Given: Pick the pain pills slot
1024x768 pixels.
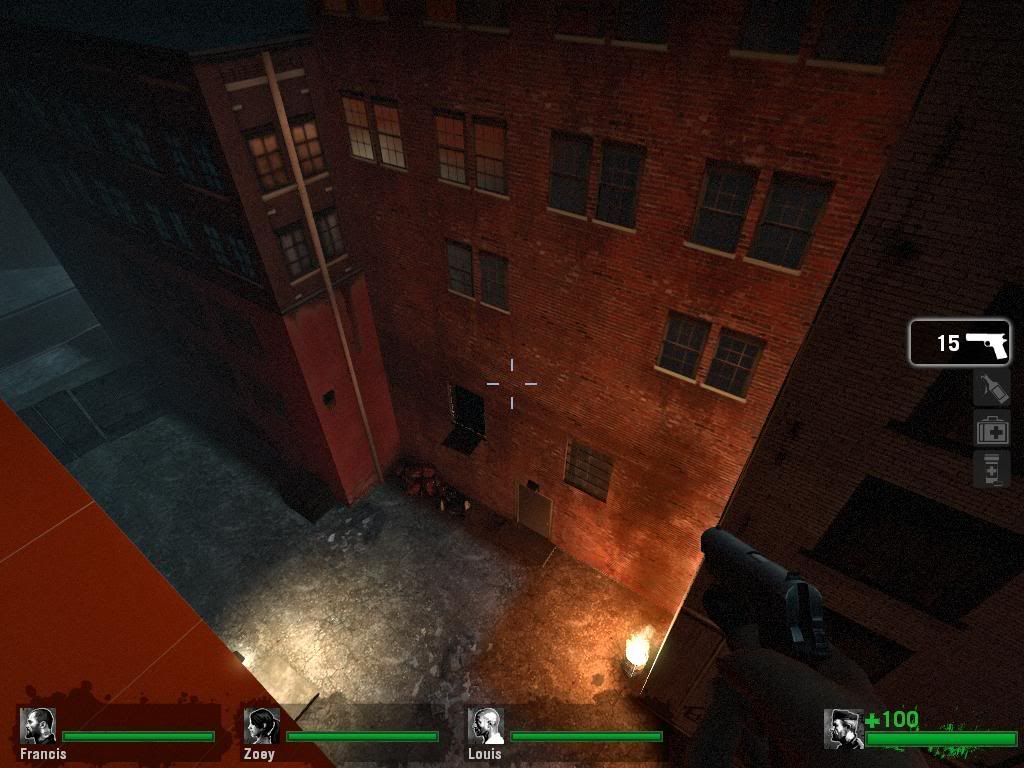Looking at the screenshot, I should click(991, 469).
